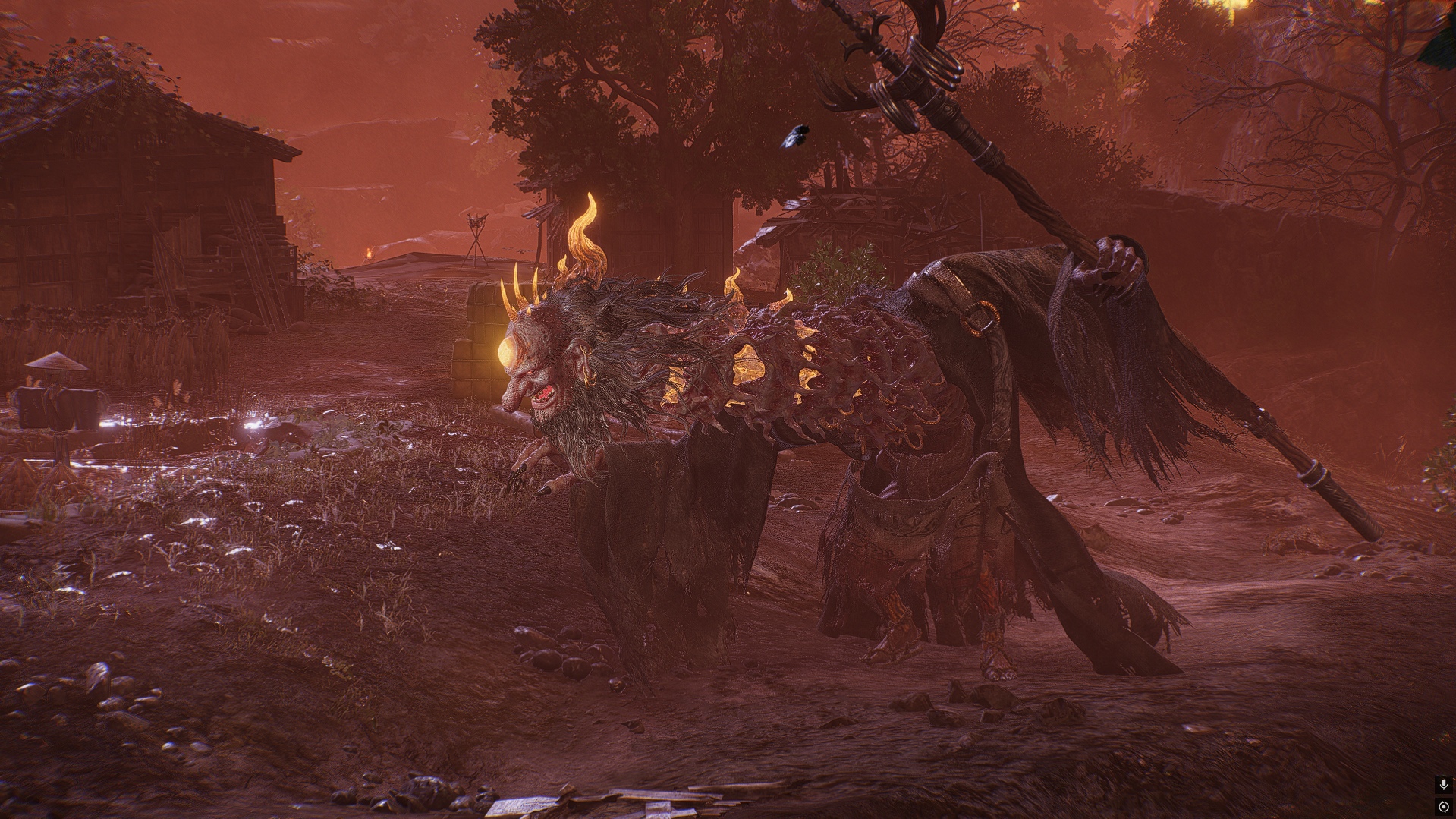The width and height of the screenshot is (1456, 819).
Task: Click the microphone overlay icon
Action: (1443, 785)
